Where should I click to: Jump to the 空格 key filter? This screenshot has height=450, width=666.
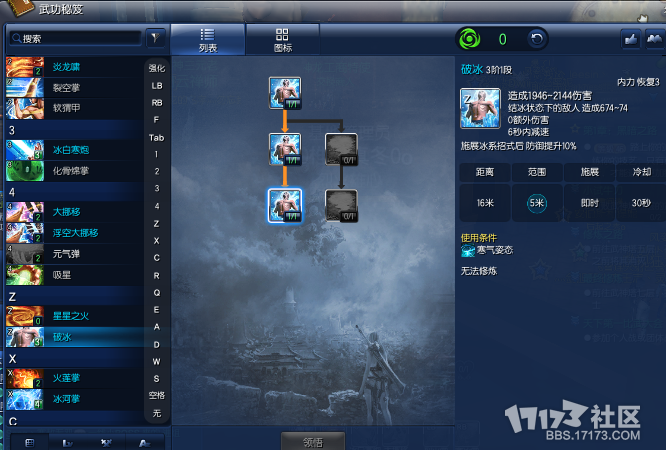pyautogui.click(x=157, y=394)
